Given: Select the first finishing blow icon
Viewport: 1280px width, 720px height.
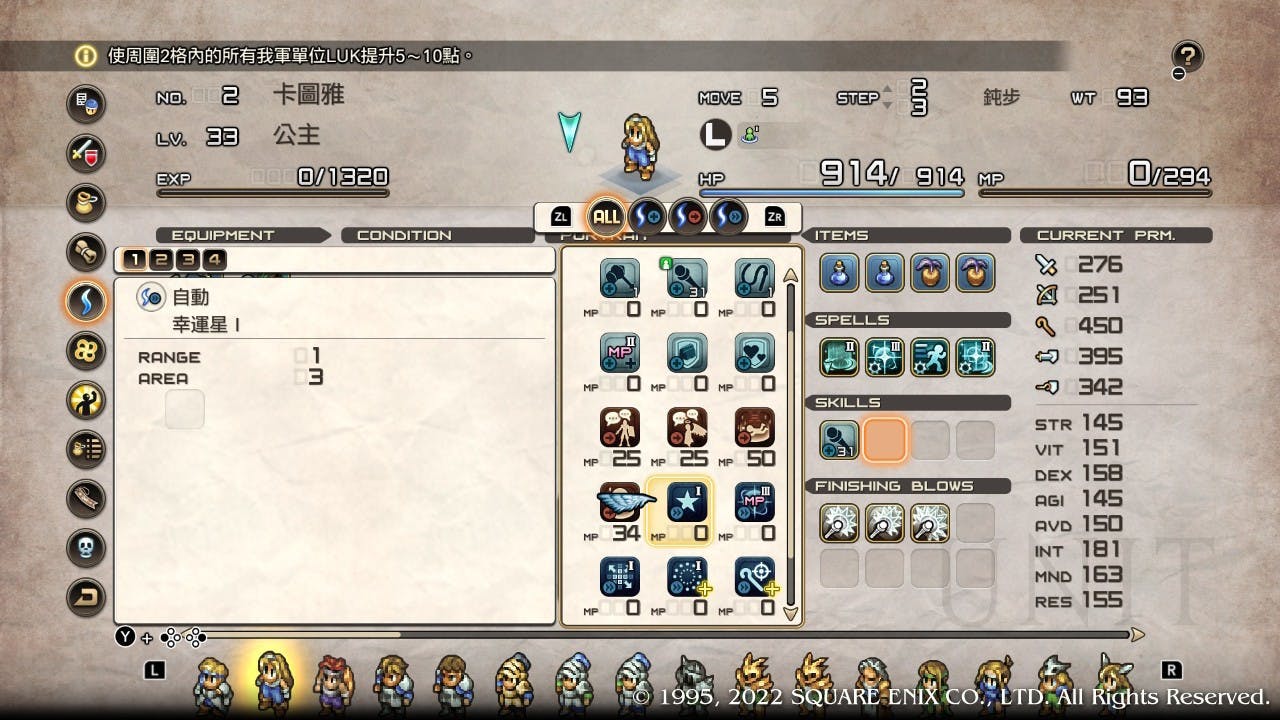Looking at the screenshot, I should tap(840, 523).
